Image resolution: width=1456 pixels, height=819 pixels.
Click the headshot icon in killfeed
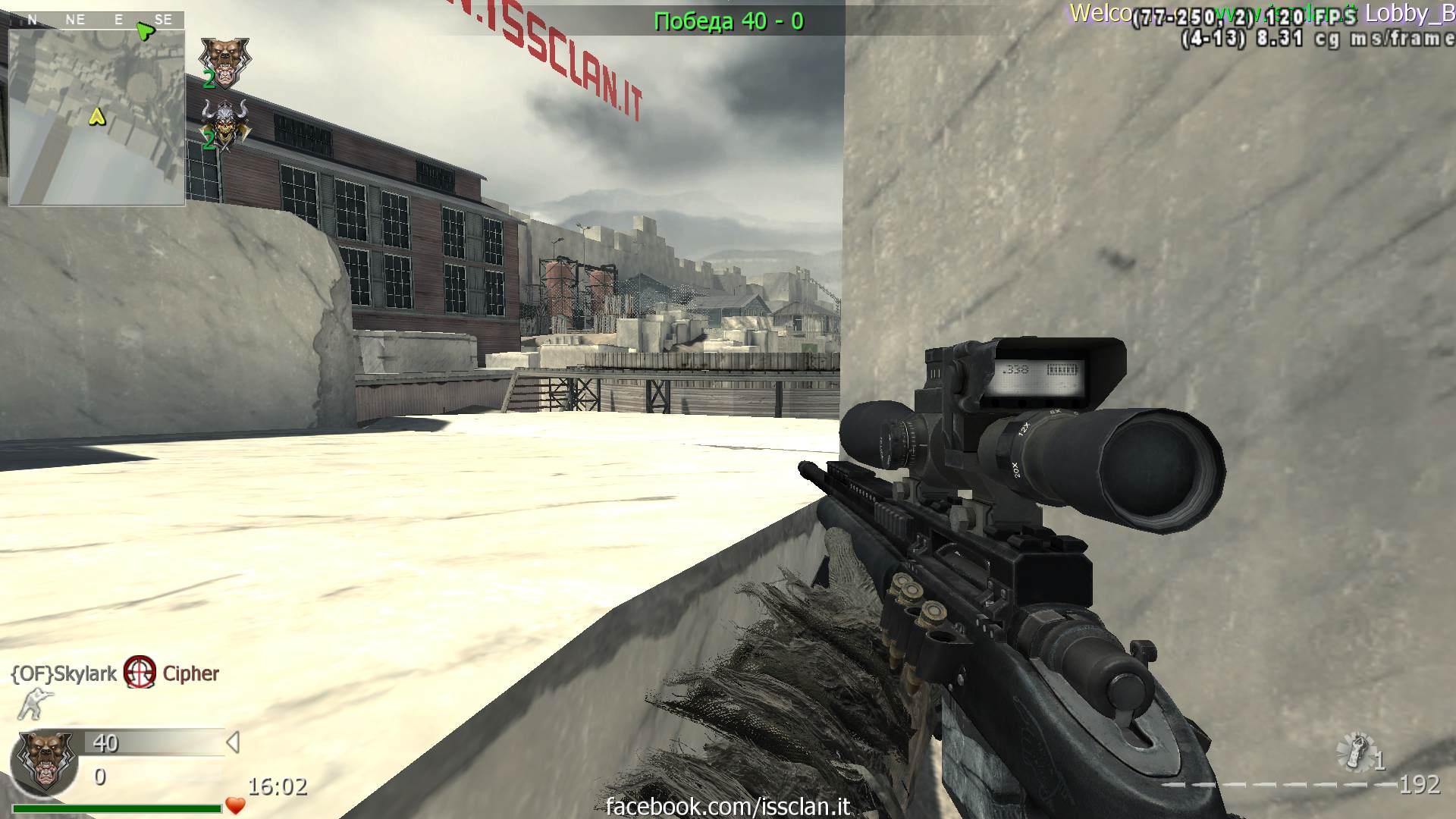pyautogui.click(x=140, y=673)
